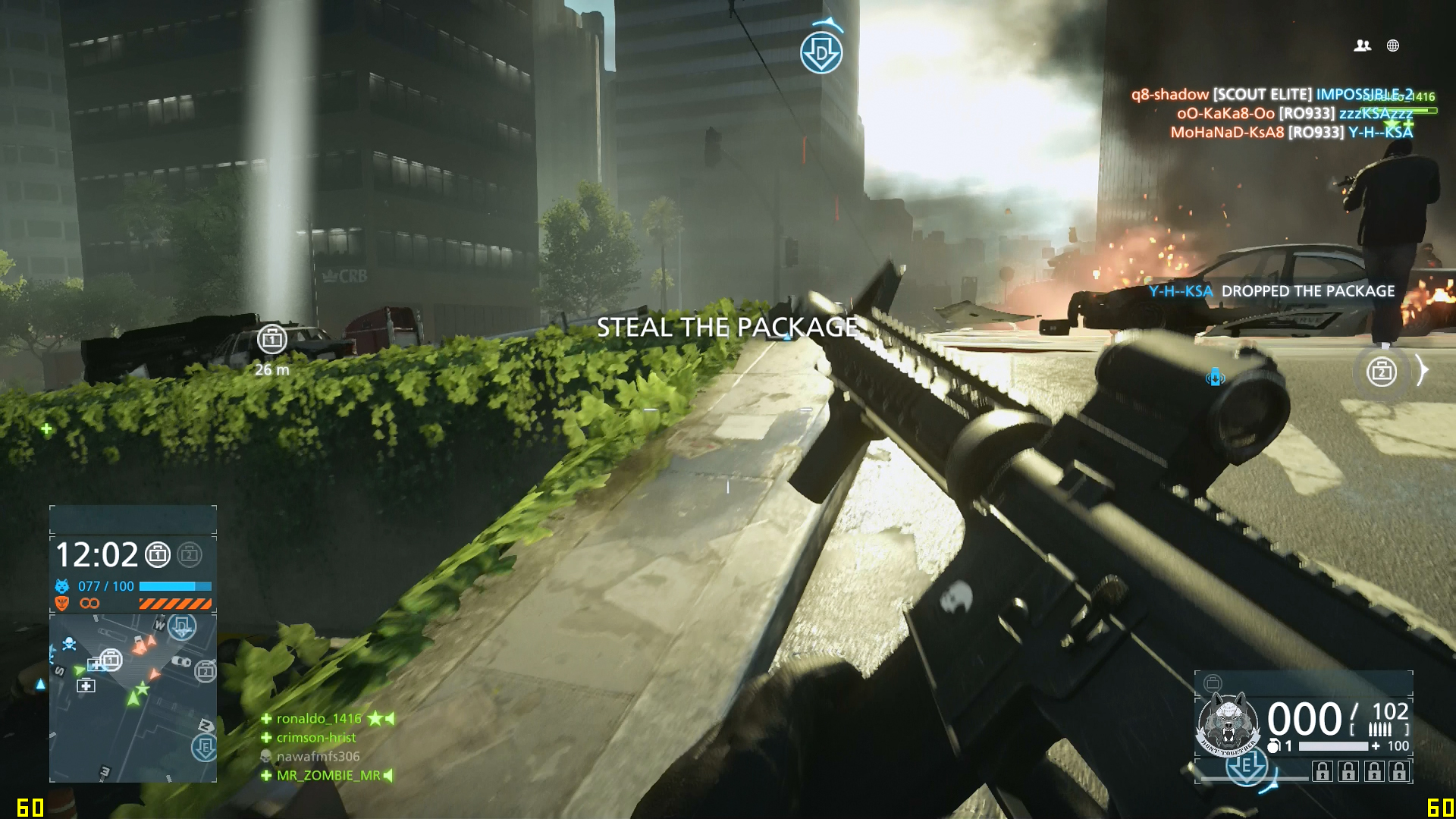This screenshot has width=1456, height=819.
Task: Toggle the second locked gadget slot
Action: [1348, 772]
